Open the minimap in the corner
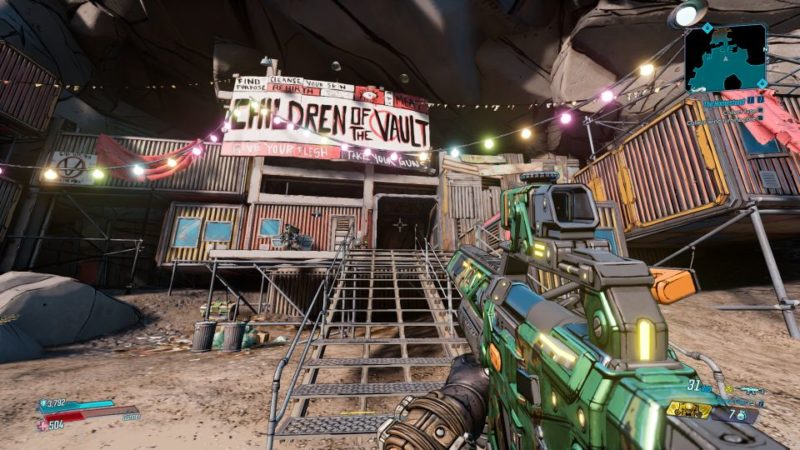Viewport: 800px width, 450px height. point(725,58)
